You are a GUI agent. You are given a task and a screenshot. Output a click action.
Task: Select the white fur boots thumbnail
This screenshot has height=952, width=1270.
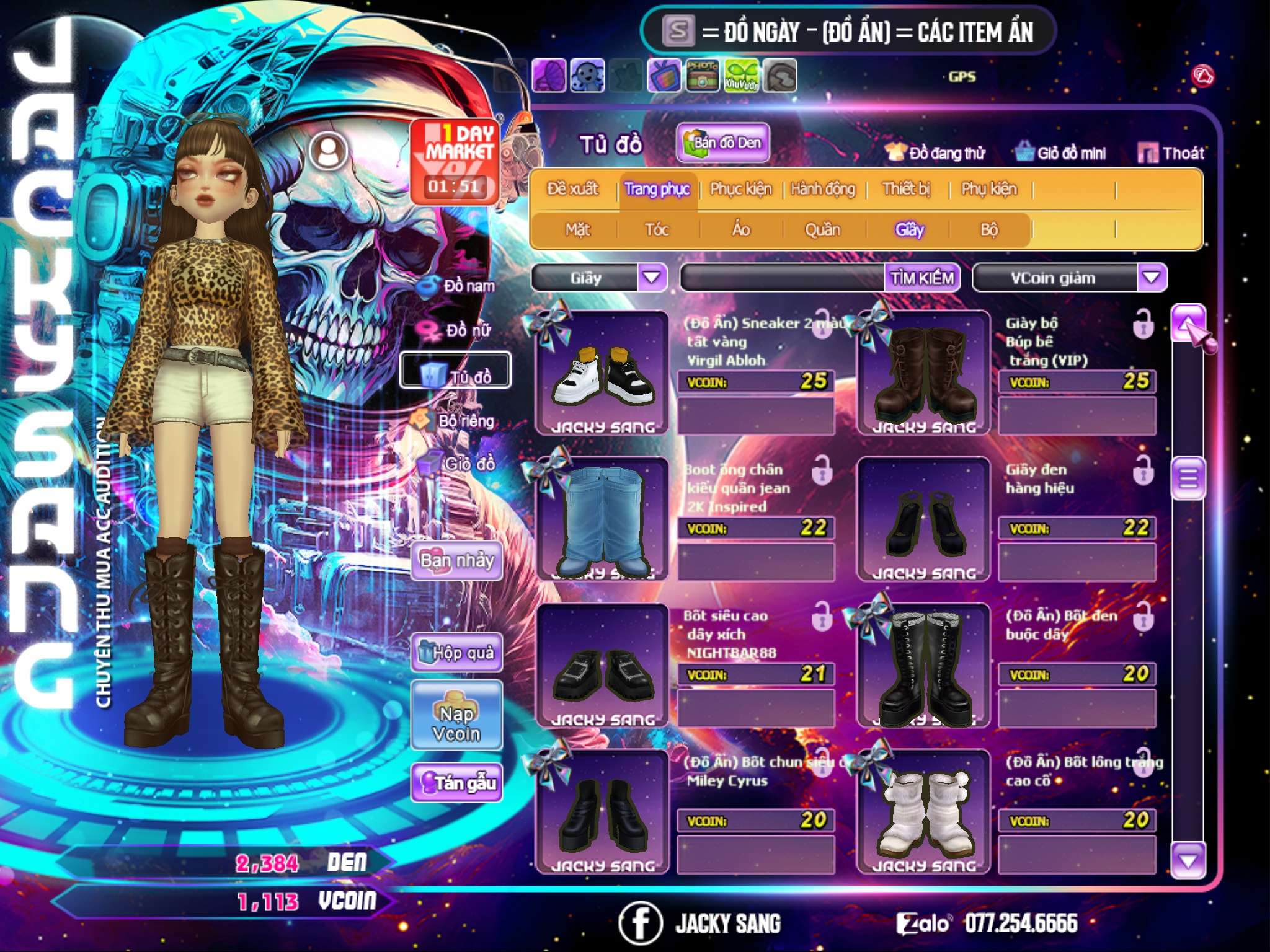pos(923,811)
